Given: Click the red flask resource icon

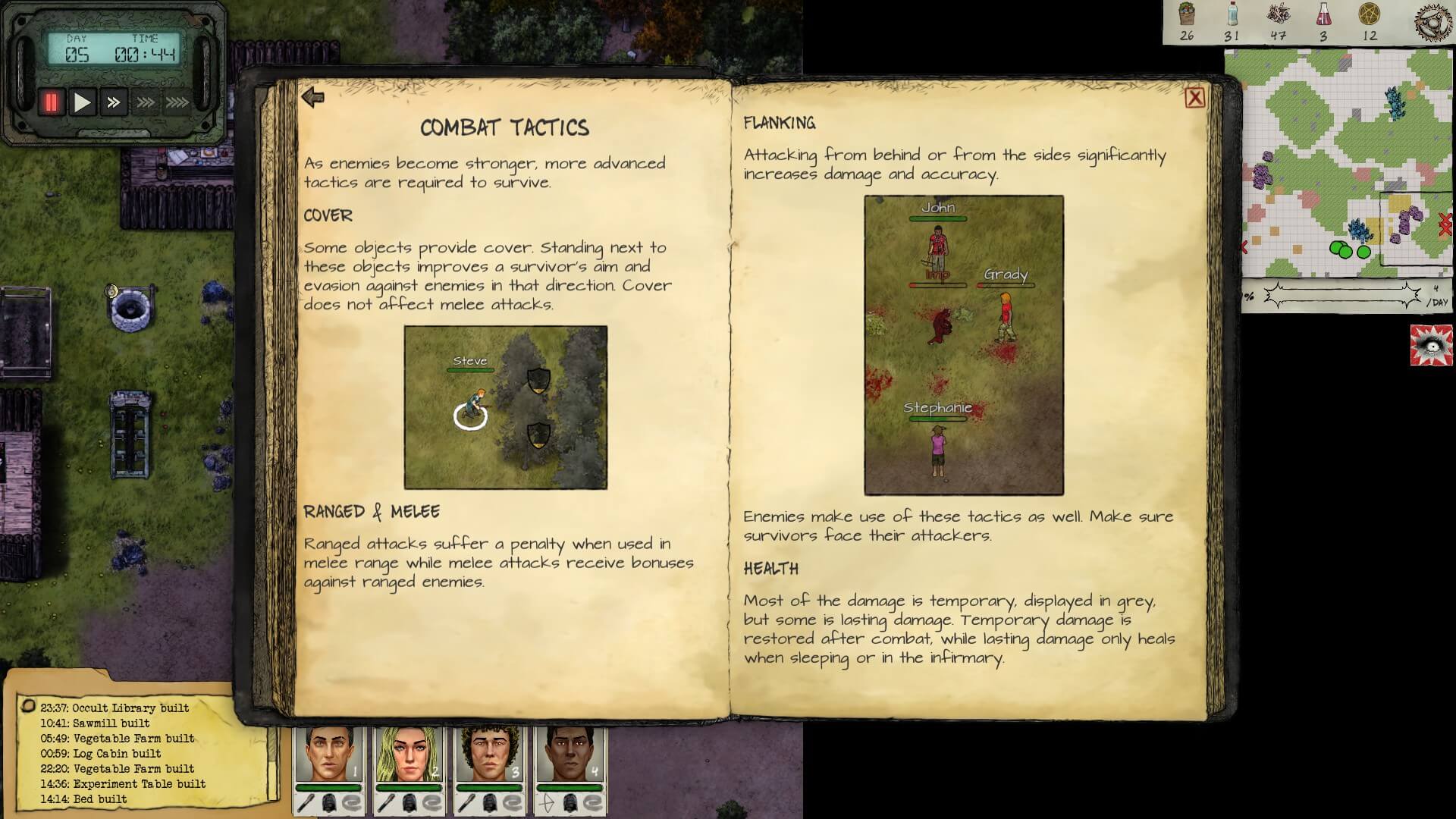Looking at the screenshot, I should pos(1323,14).
